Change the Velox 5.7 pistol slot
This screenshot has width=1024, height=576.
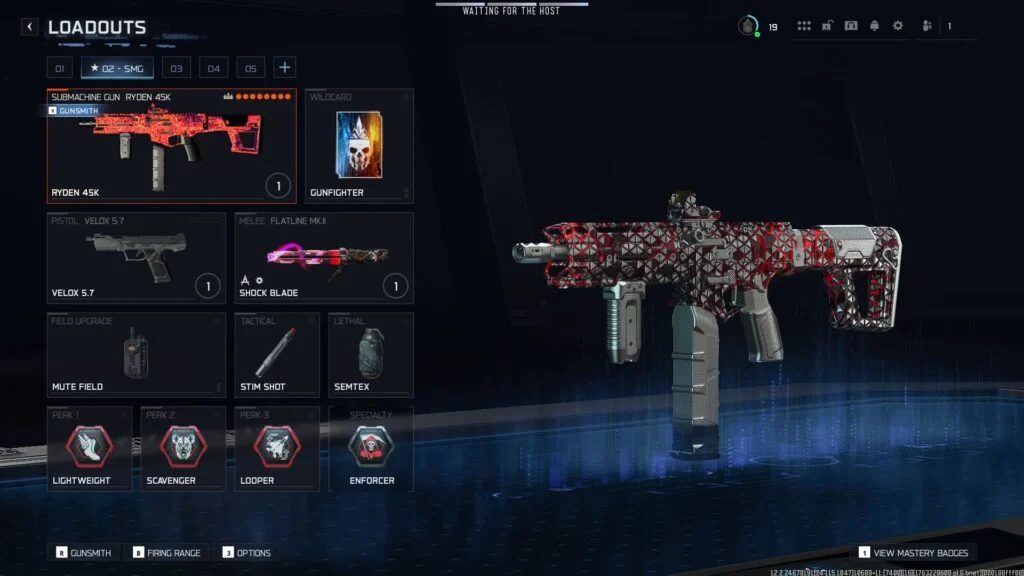pyautogui.click(x=136, y=257)
